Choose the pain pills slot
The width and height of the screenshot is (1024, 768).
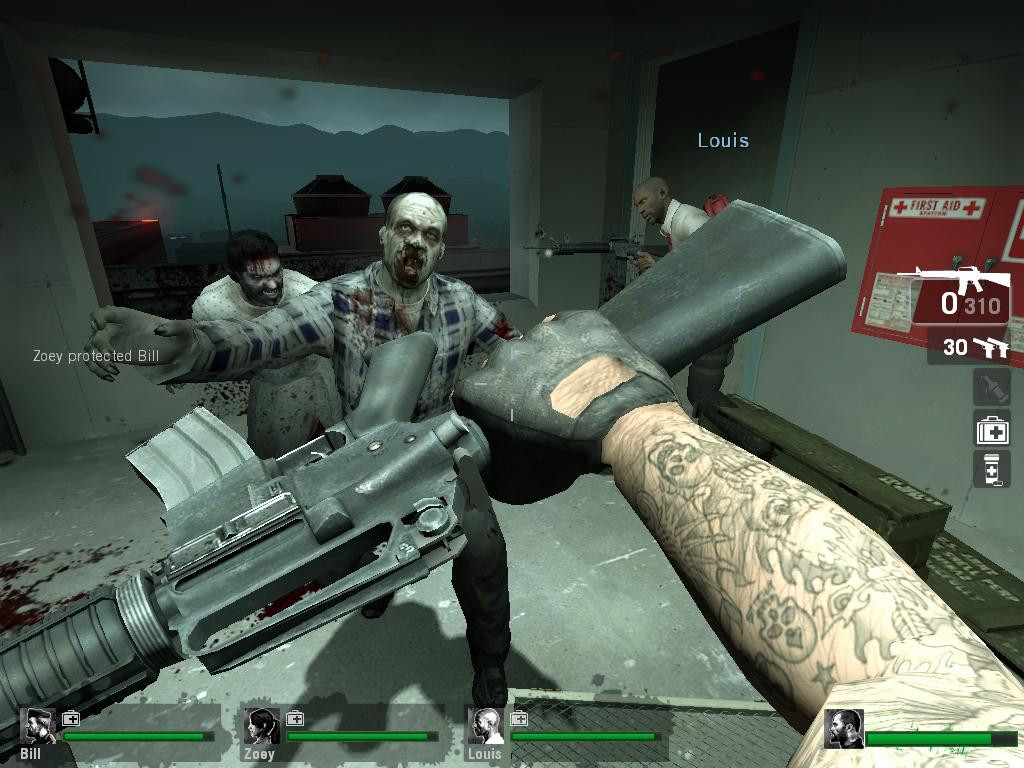click(992, 468)
